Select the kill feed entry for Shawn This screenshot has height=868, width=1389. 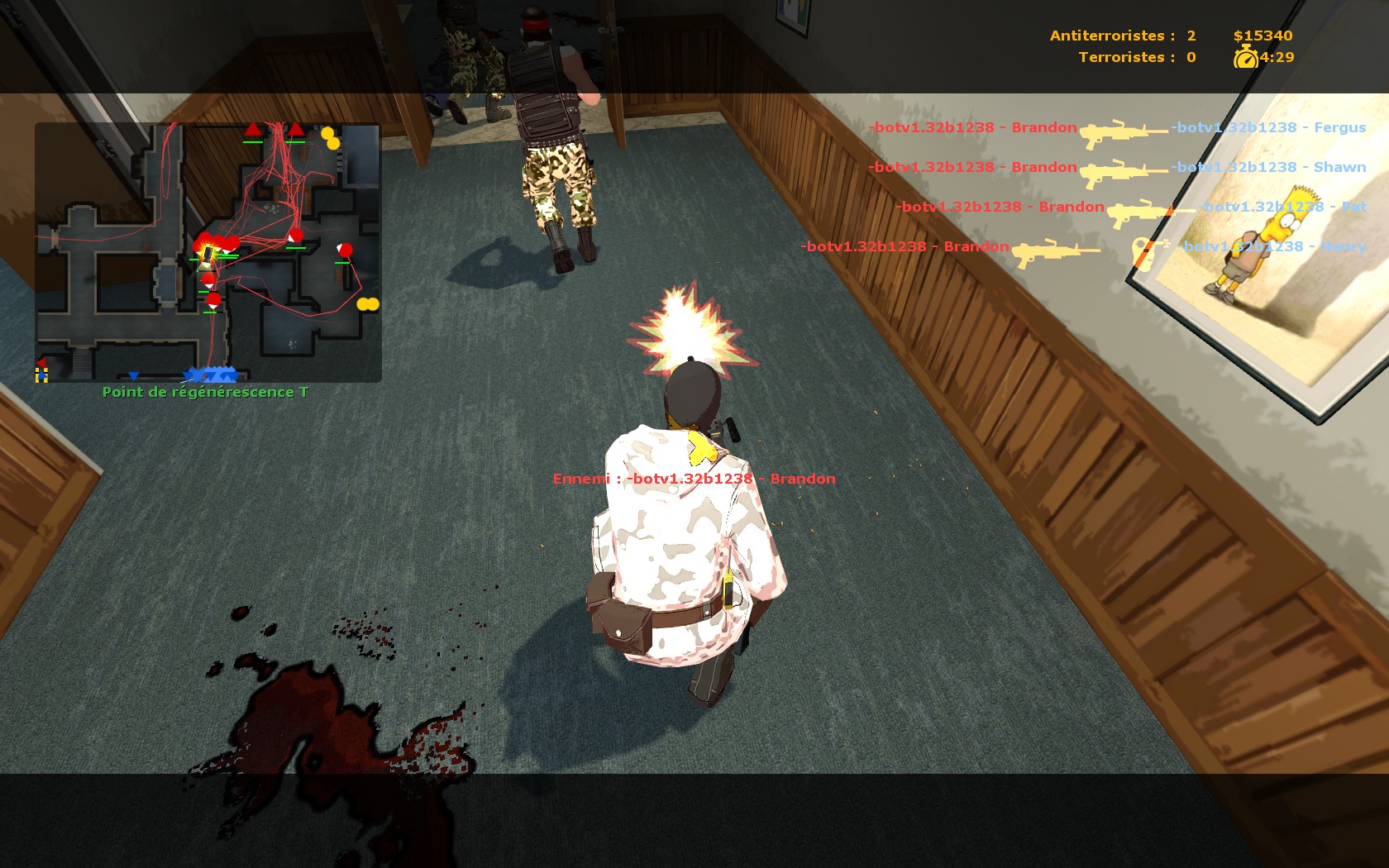pos(1117,169)
